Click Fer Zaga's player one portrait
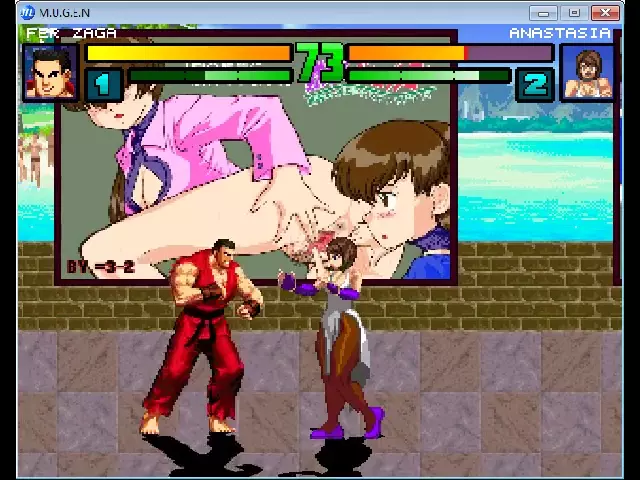Viewport: 640px width, 480px height. pos(50,72)
